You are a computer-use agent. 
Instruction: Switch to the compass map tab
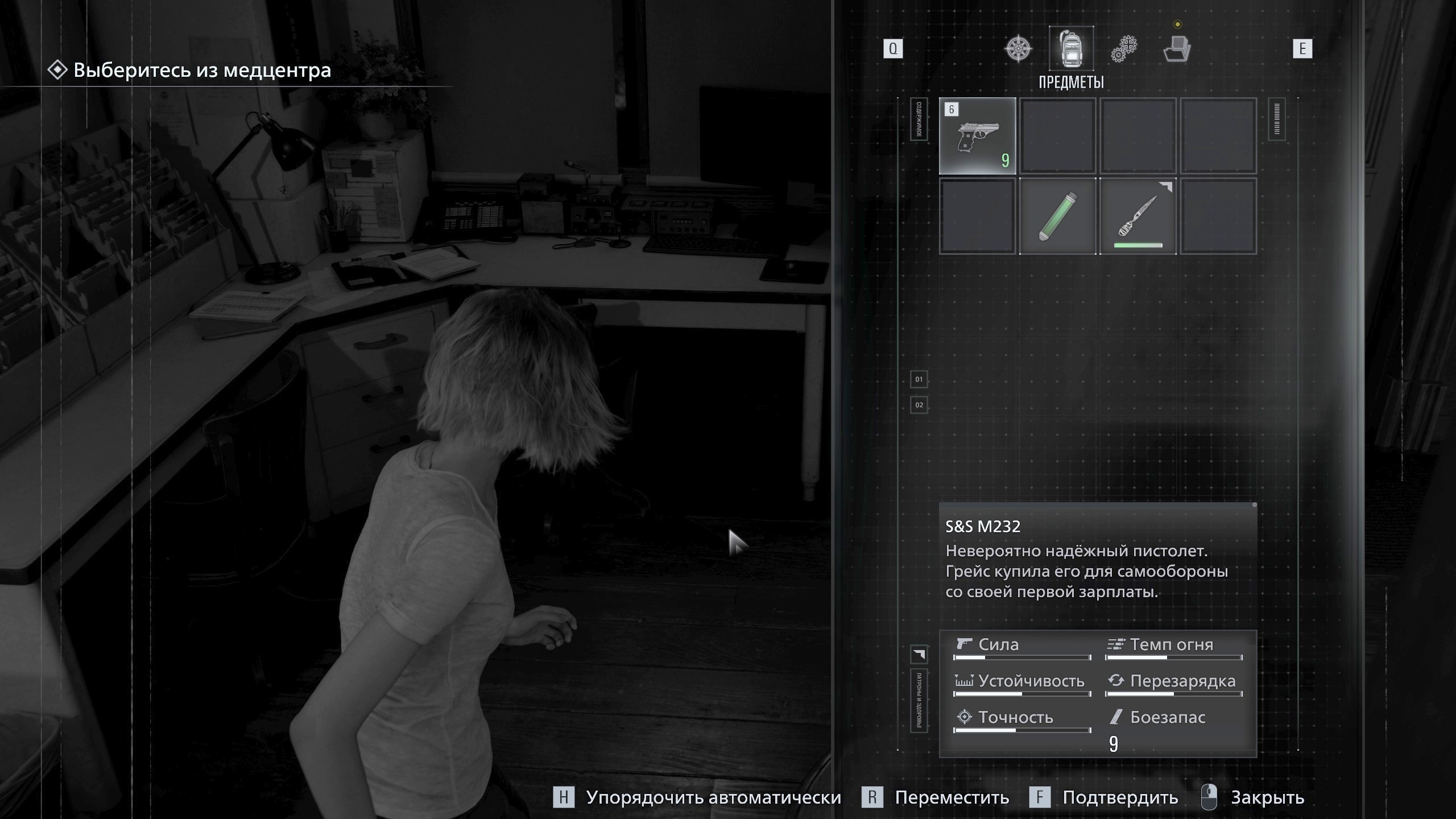coord(1018,48)
